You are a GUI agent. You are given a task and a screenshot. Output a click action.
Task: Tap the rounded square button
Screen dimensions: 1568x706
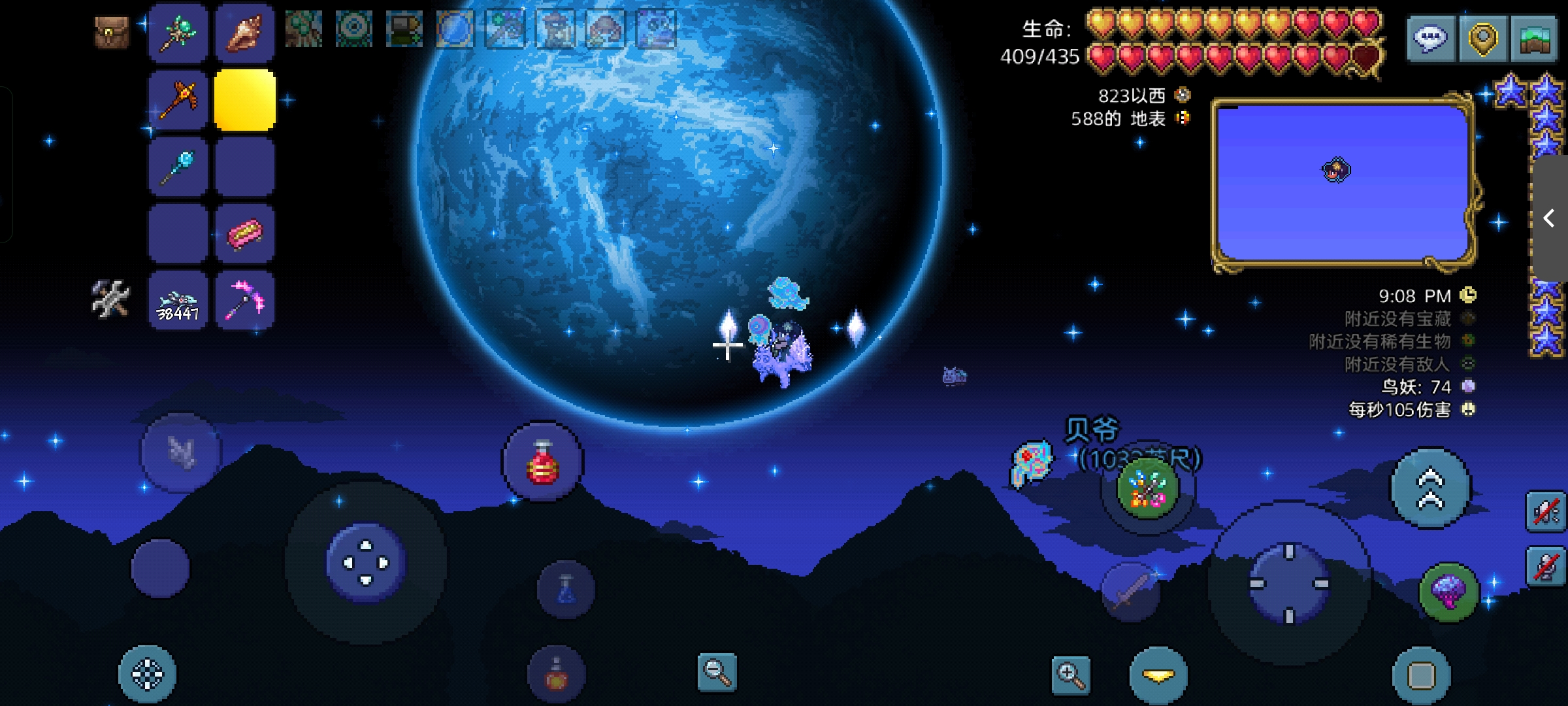1421,676
